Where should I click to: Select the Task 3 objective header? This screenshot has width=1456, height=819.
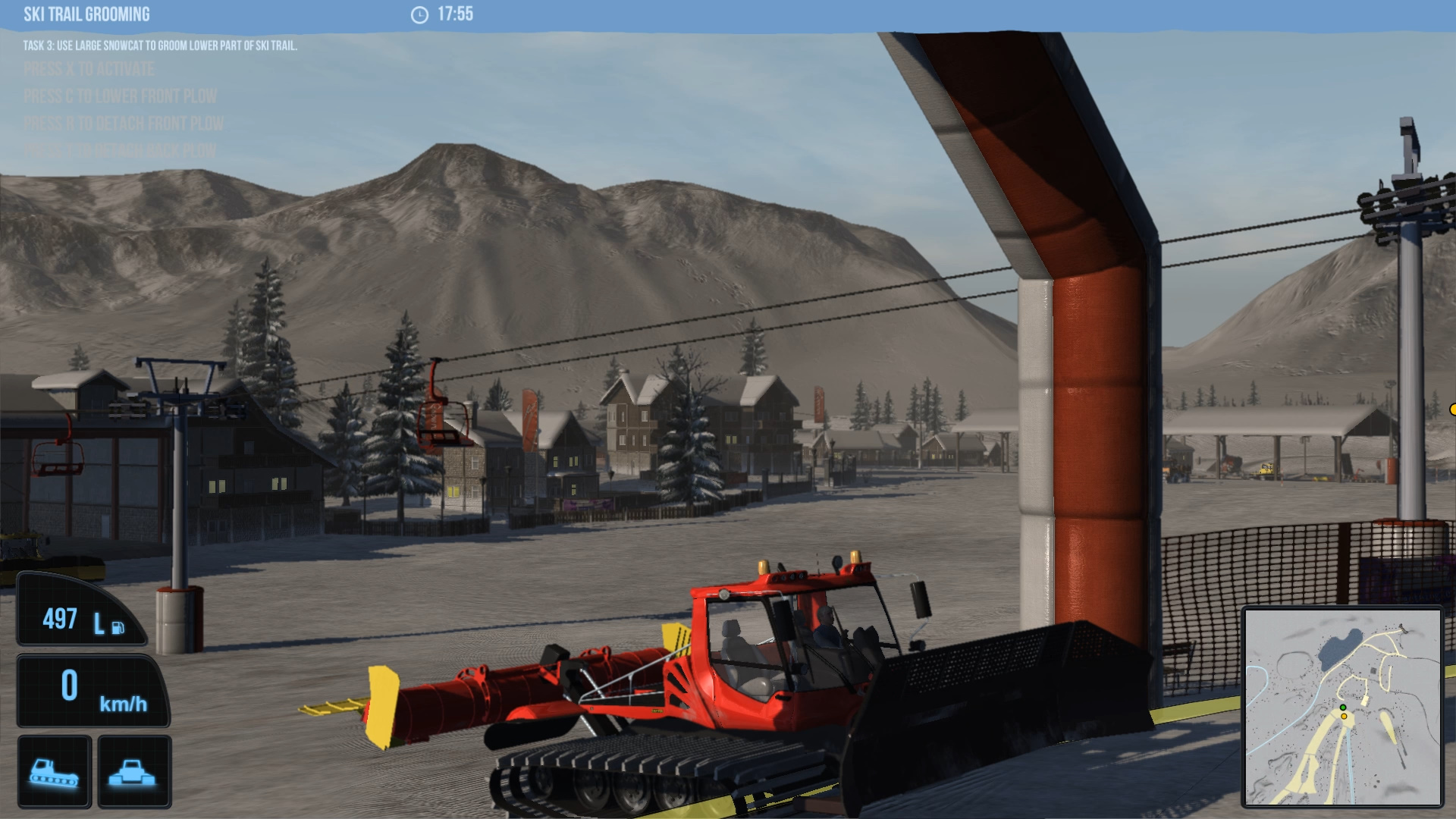click(x=161, y=47)
